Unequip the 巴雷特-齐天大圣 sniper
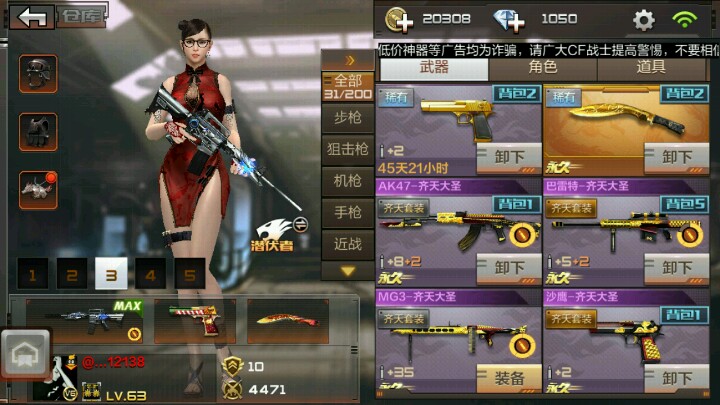The image size is (720, 405). pyautogui.click(x=677, y=268)
